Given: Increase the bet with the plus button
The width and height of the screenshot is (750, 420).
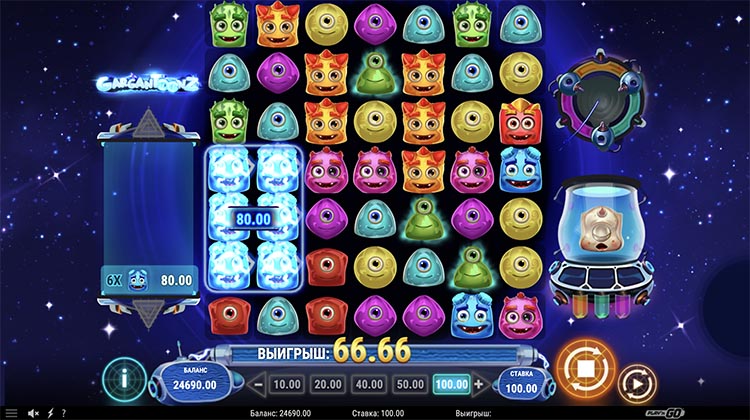Looking at the screenshot, I should click(479, 383).
